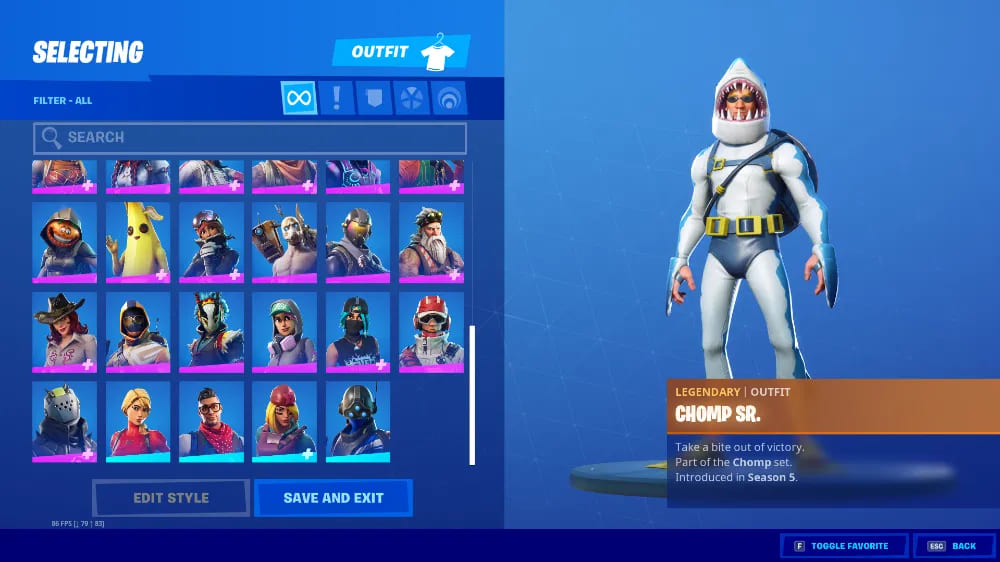The height and width of the screenshot is (562, 1000).
Task: Pick the Psycho Bandit masked outfit
Action: pyautogui.click(x=284, y=241)
